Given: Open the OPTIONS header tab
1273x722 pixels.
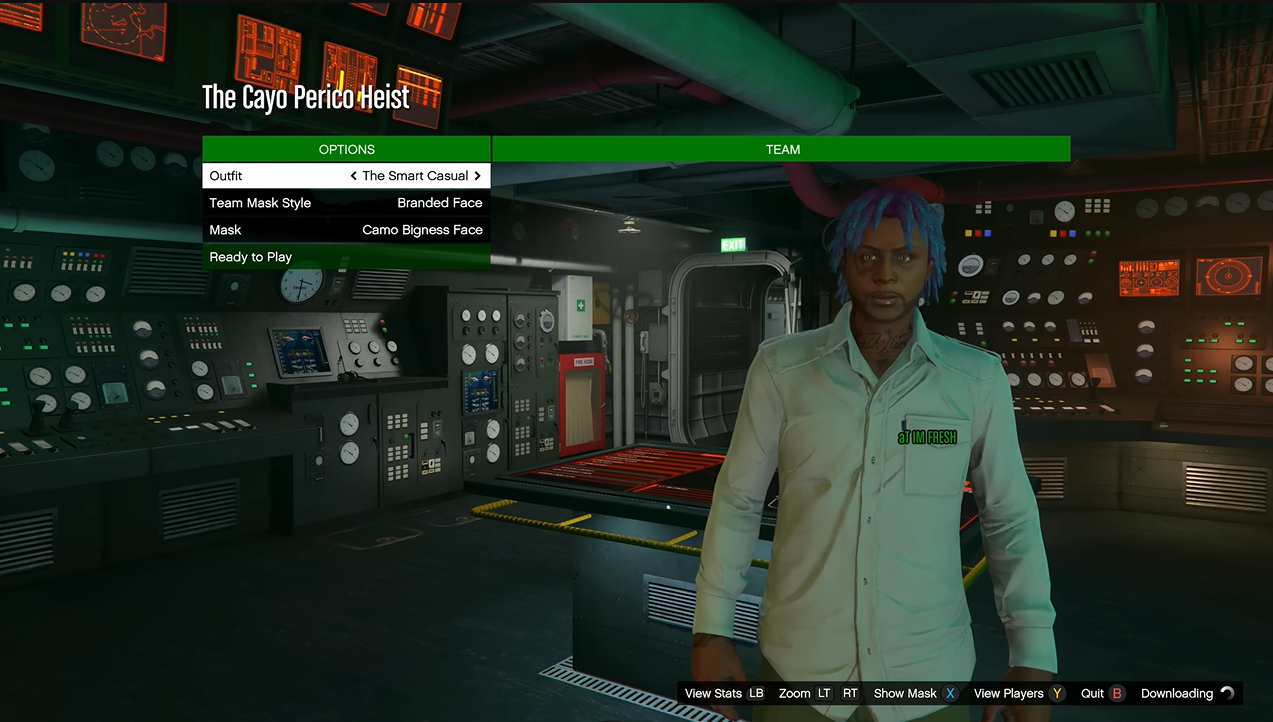Looking at the screenshot, I should click(x=346, y=149).
